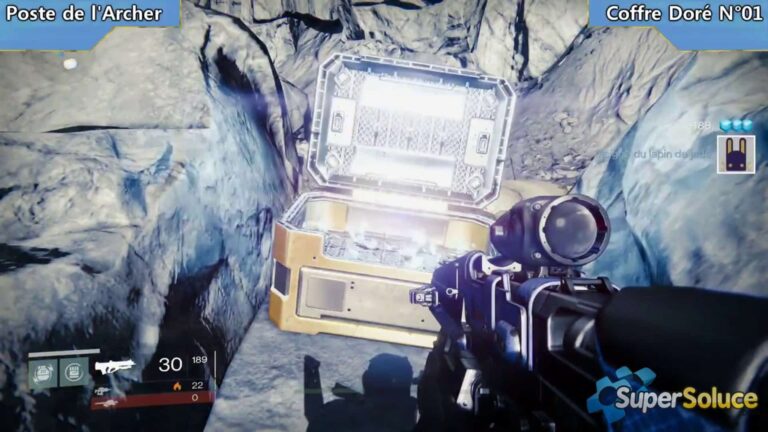
Task: Choose the primary weapon icon
Action: pyautogui.click(x=113, y=366)
